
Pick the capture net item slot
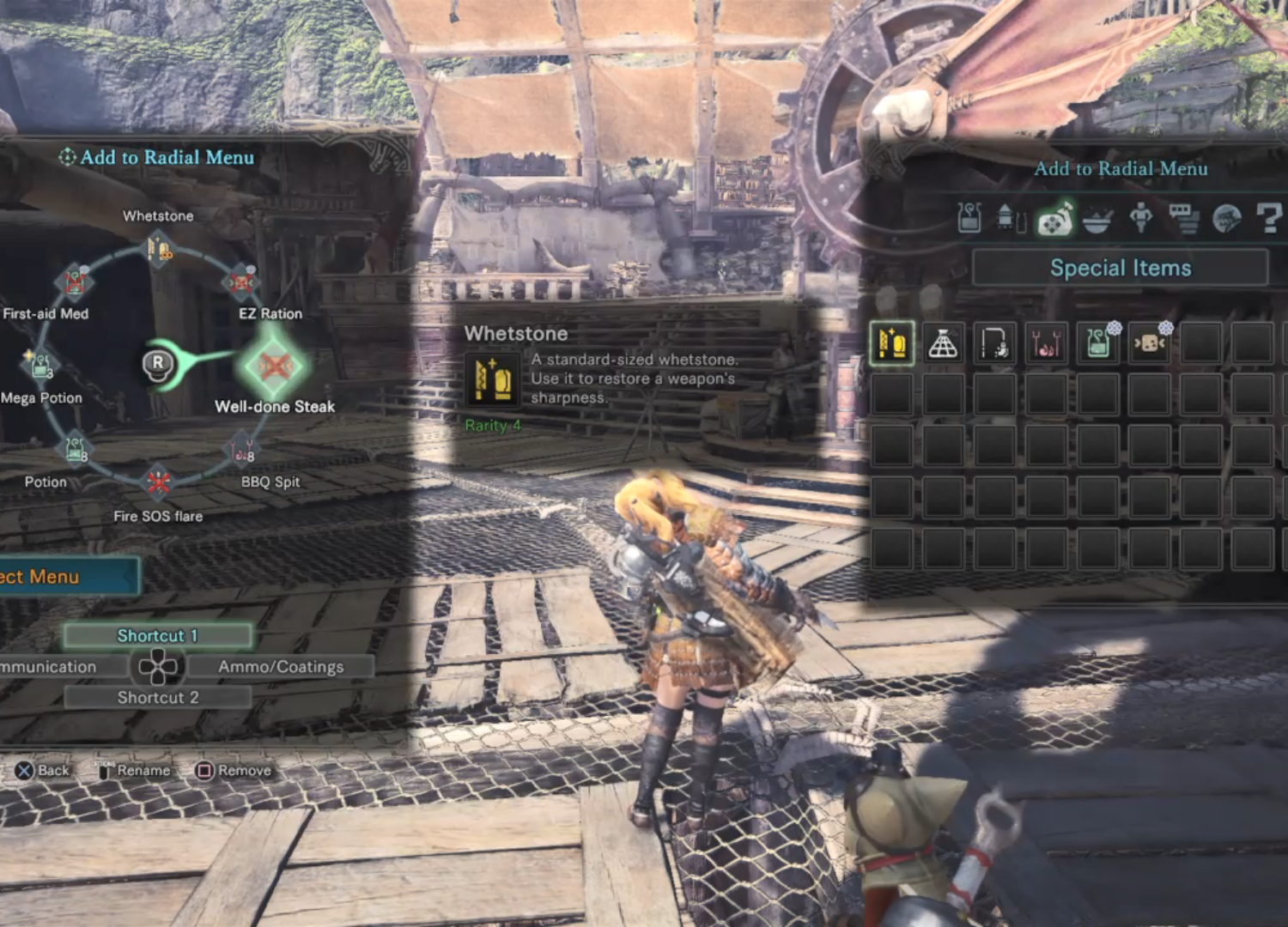pyautogui.click(x=943, y=343)
